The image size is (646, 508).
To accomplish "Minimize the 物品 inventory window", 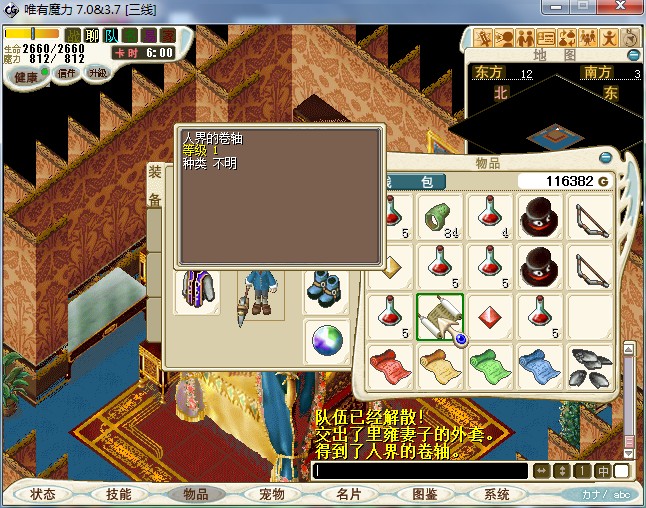I will pos(605,158).
